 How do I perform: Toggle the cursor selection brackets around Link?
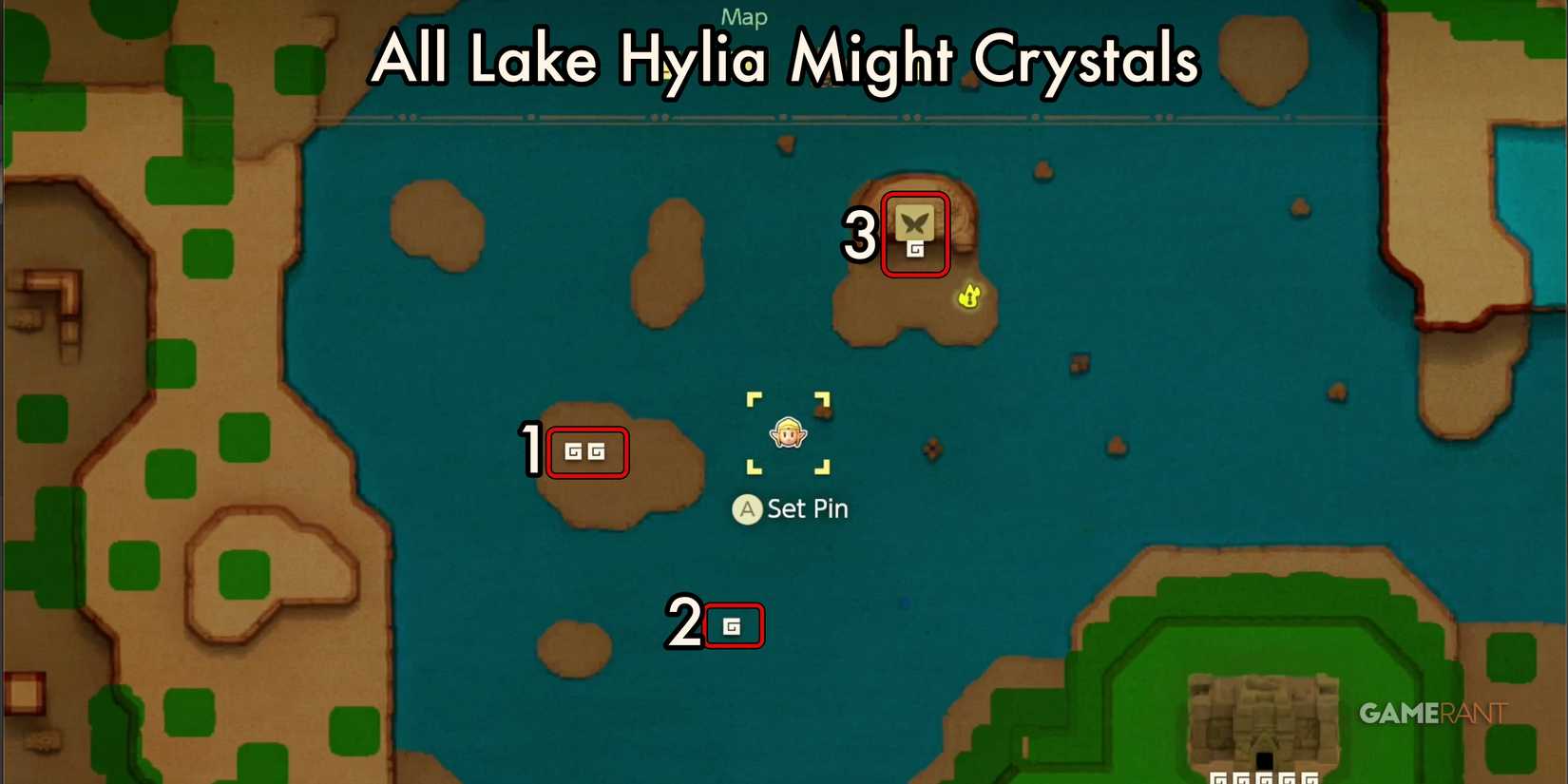(787, 433)
